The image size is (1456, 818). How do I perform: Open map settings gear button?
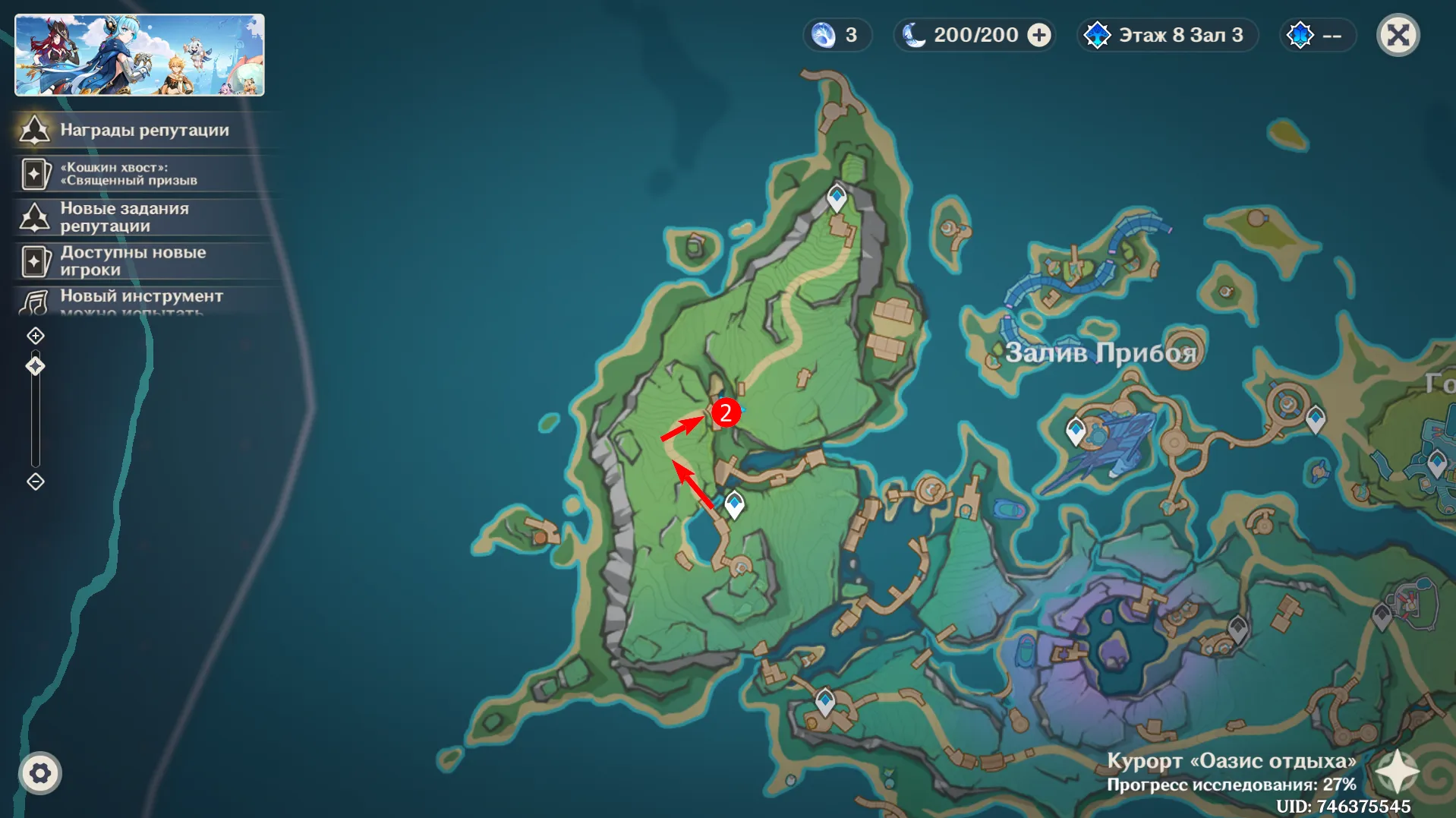(40, 773)
